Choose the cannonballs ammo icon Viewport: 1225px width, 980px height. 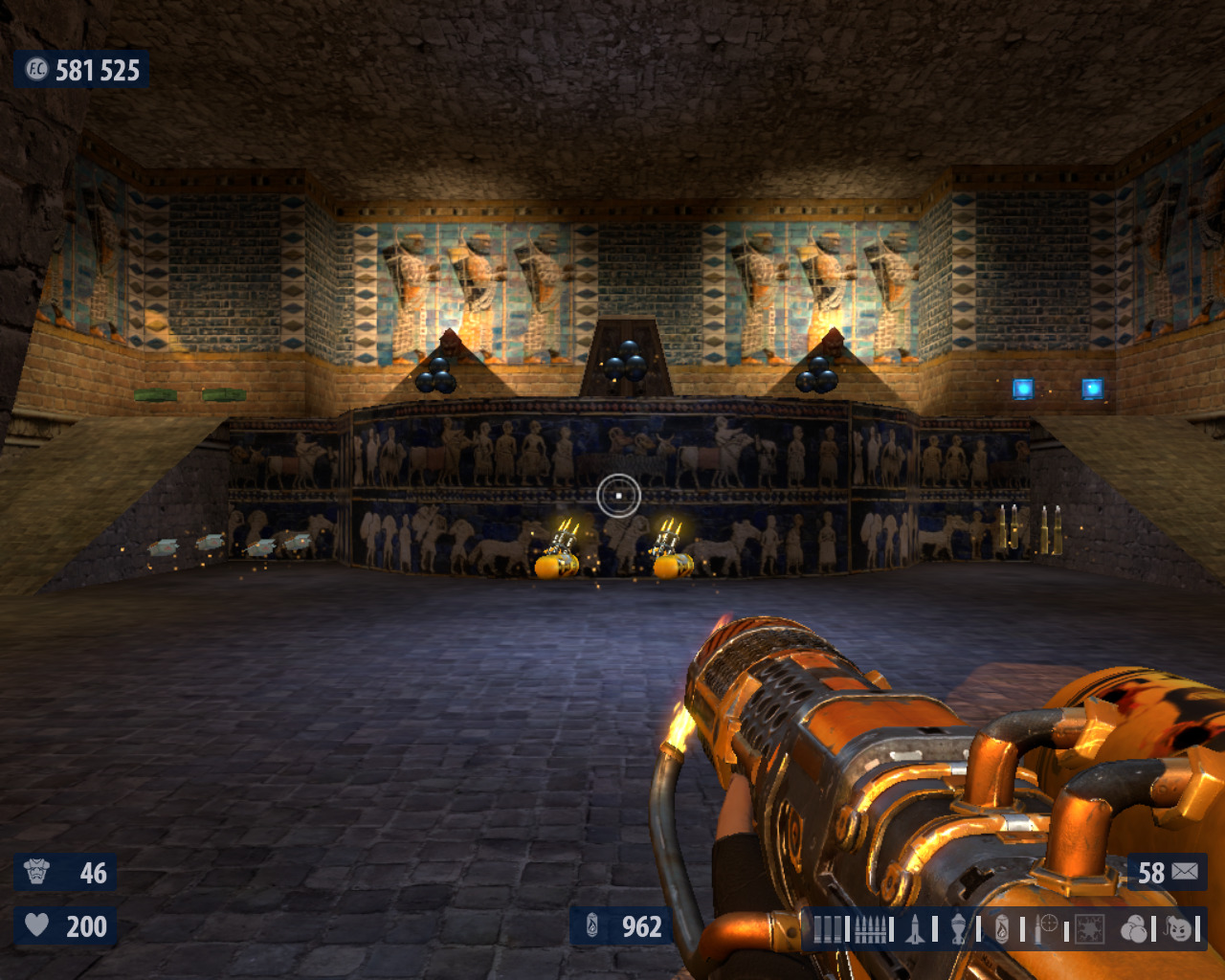pyautogui.click(x=1133, y=928)
